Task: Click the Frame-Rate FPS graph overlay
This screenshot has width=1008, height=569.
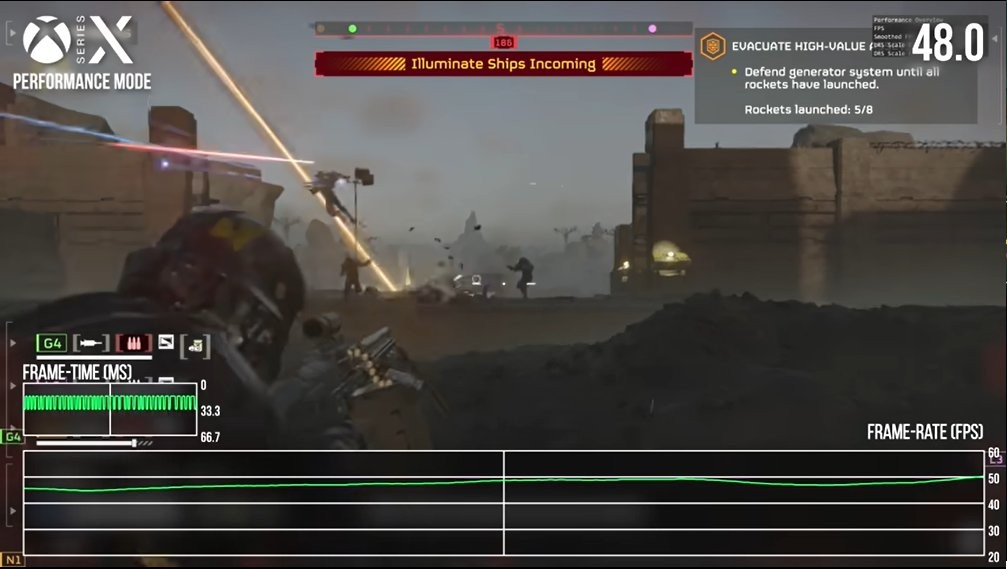Action: (x=503, y=503)
